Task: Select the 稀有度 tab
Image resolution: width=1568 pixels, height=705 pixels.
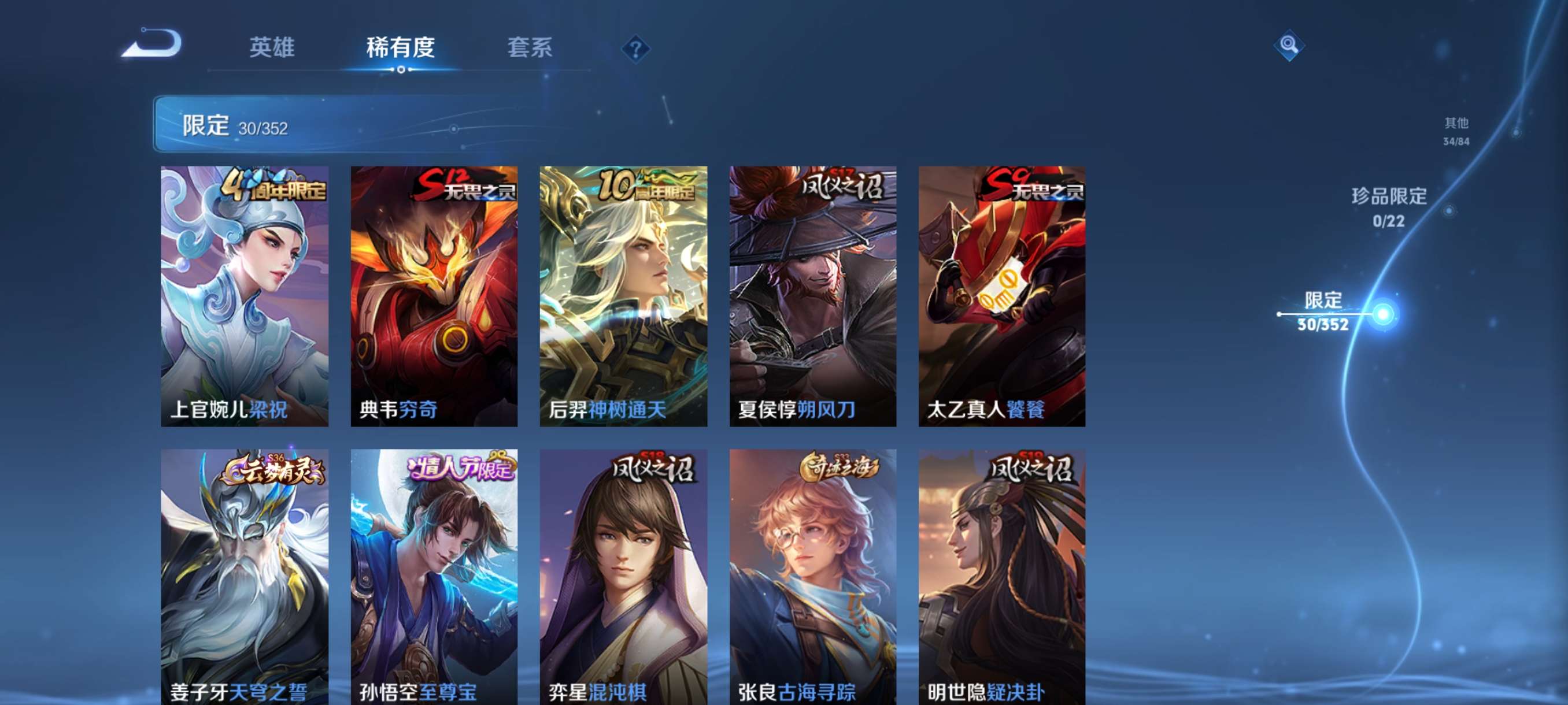Action: coord(401,49)
